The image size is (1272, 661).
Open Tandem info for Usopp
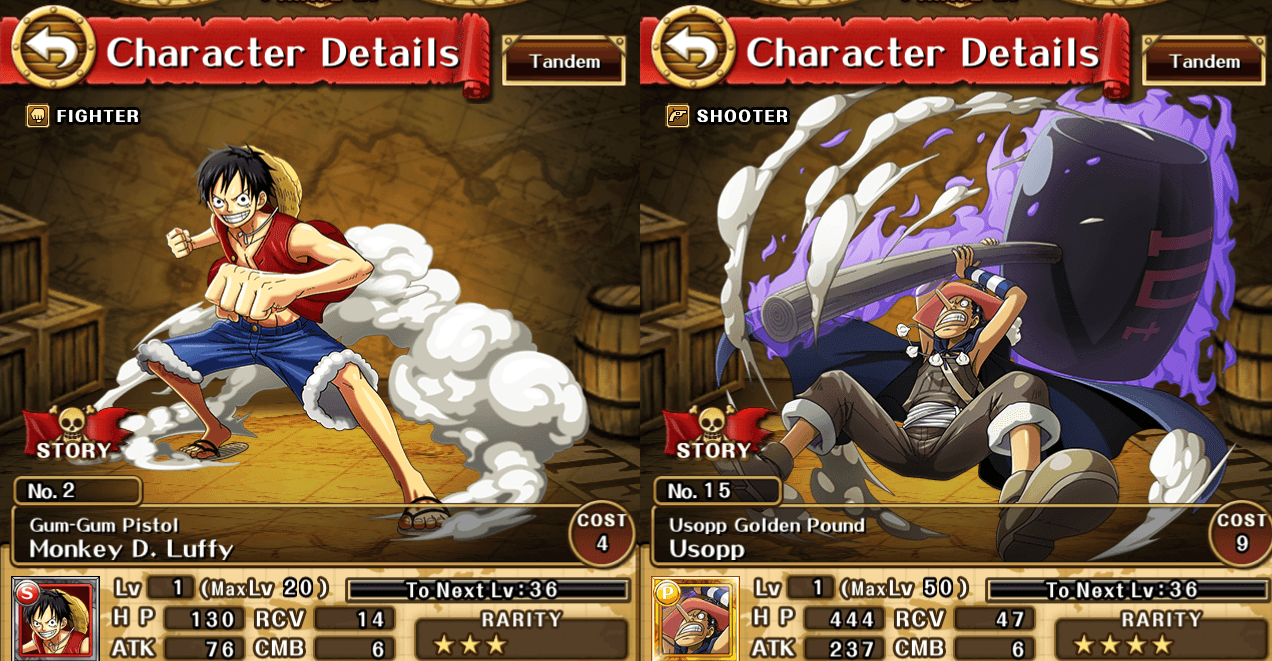coord(1204,61)
